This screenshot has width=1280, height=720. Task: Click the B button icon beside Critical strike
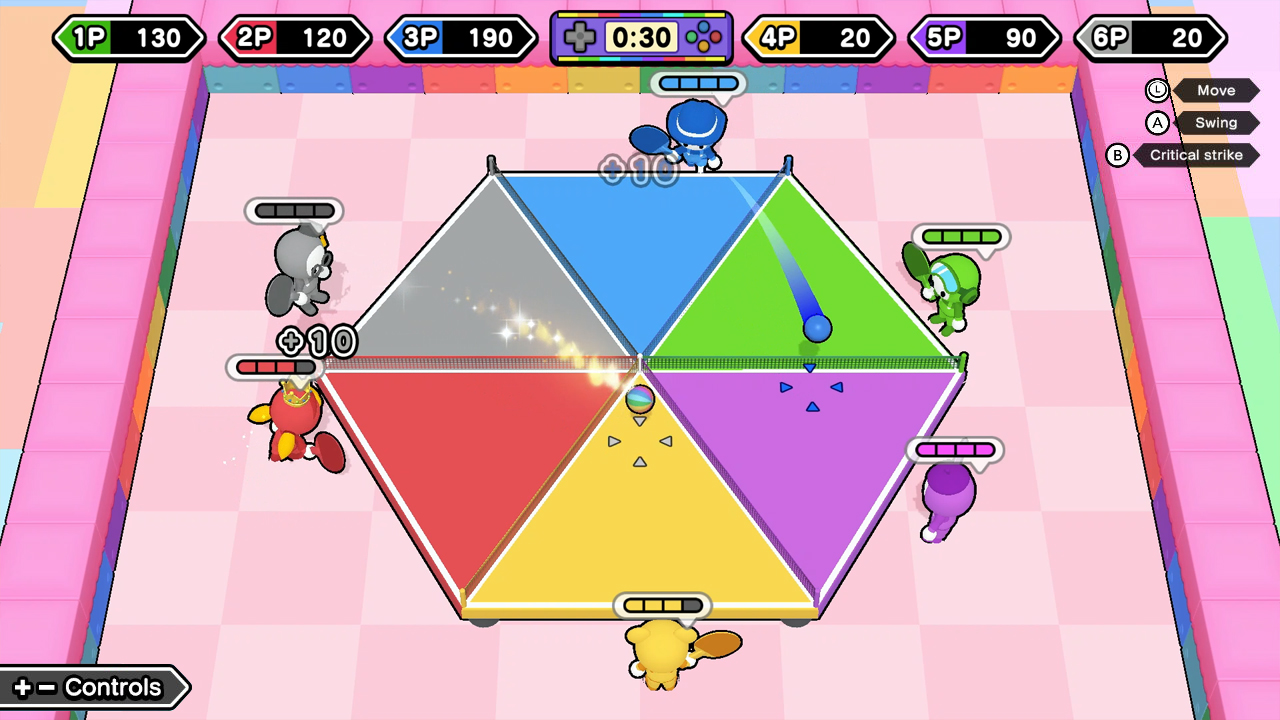click(x=1119, y=155)
